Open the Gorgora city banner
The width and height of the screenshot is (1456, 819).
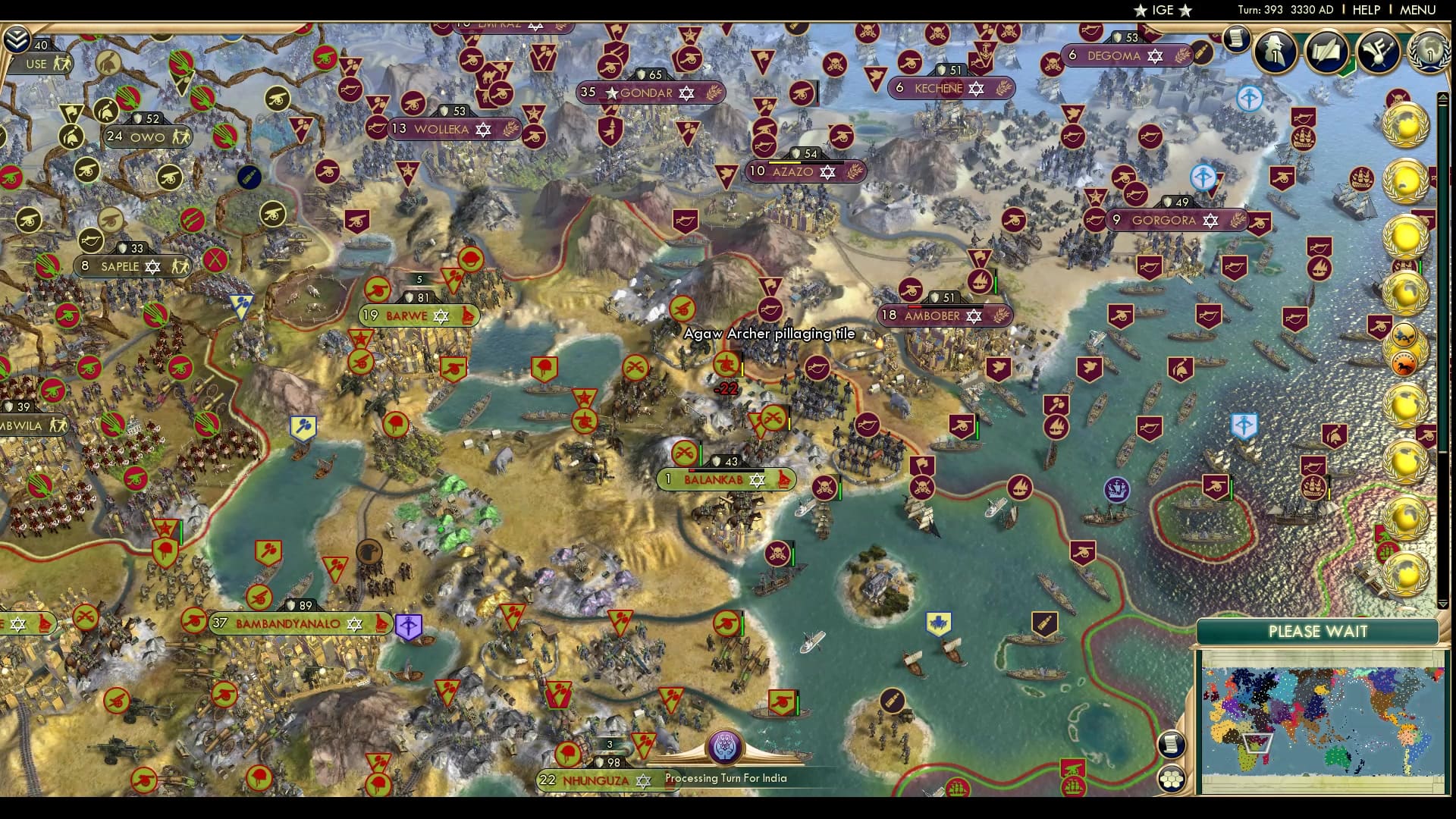[1163, 221]
